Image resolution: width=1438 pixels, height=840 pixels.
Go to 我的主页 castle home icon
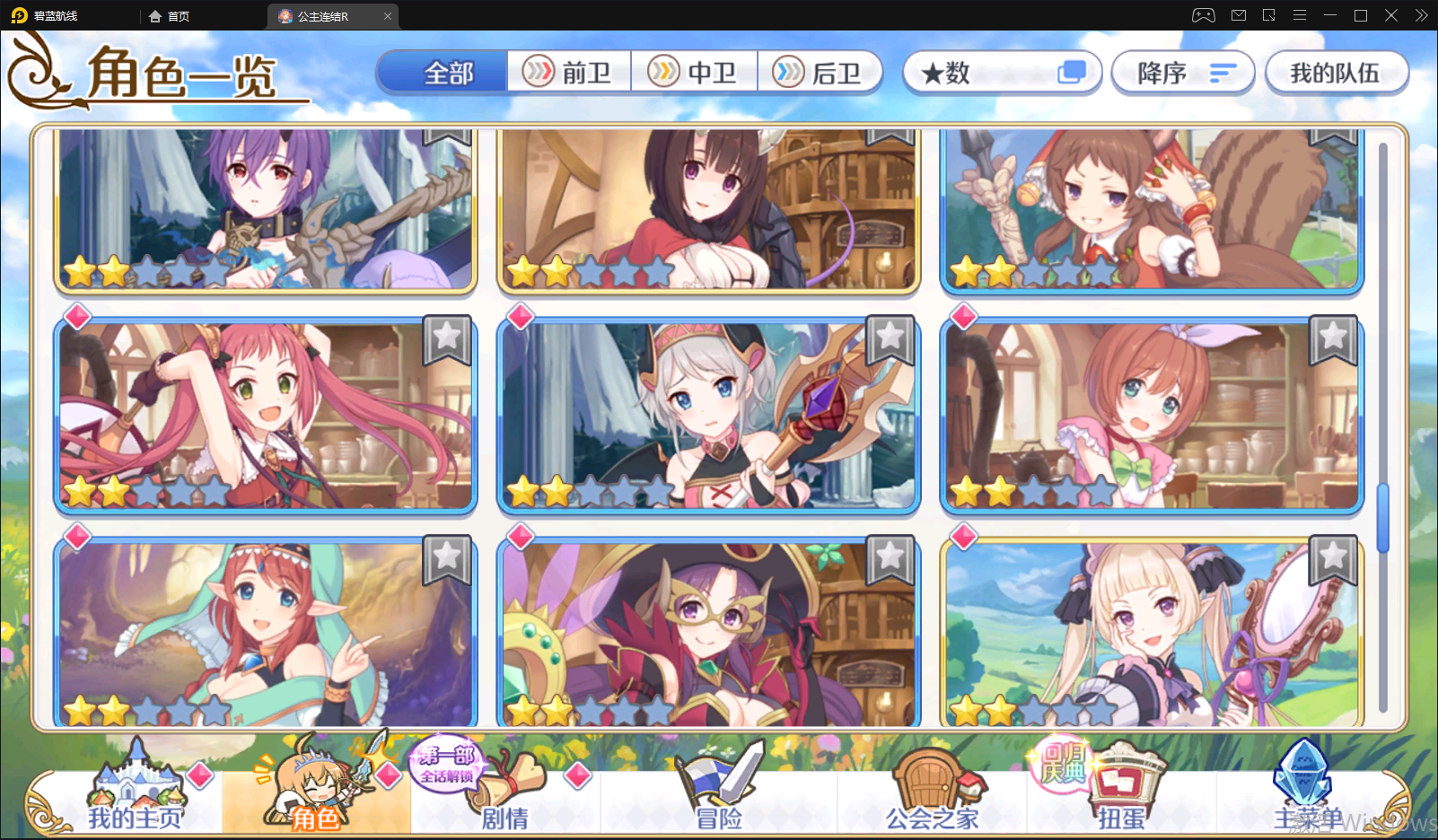[x=135, y=783]
